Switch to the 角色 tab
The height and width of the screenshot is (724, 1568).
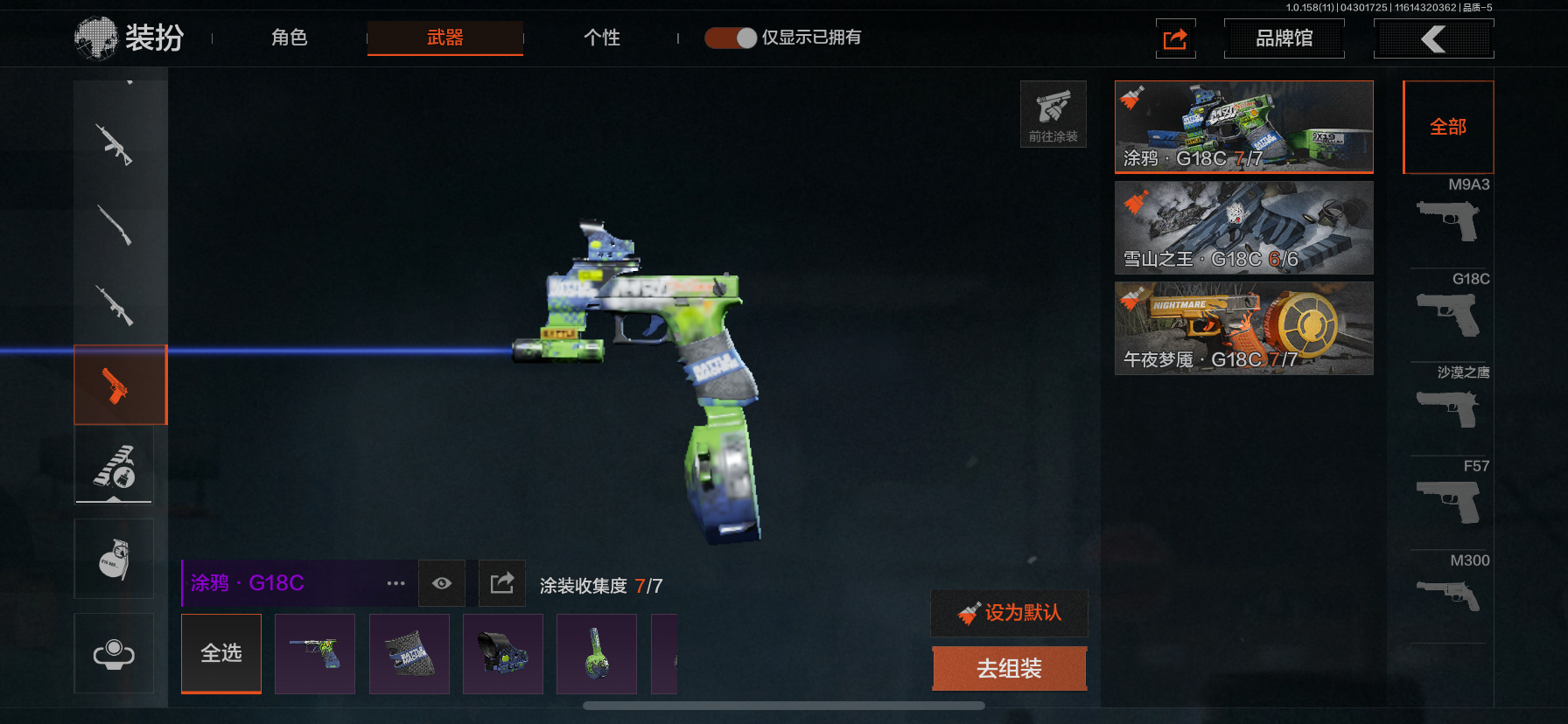289,38
